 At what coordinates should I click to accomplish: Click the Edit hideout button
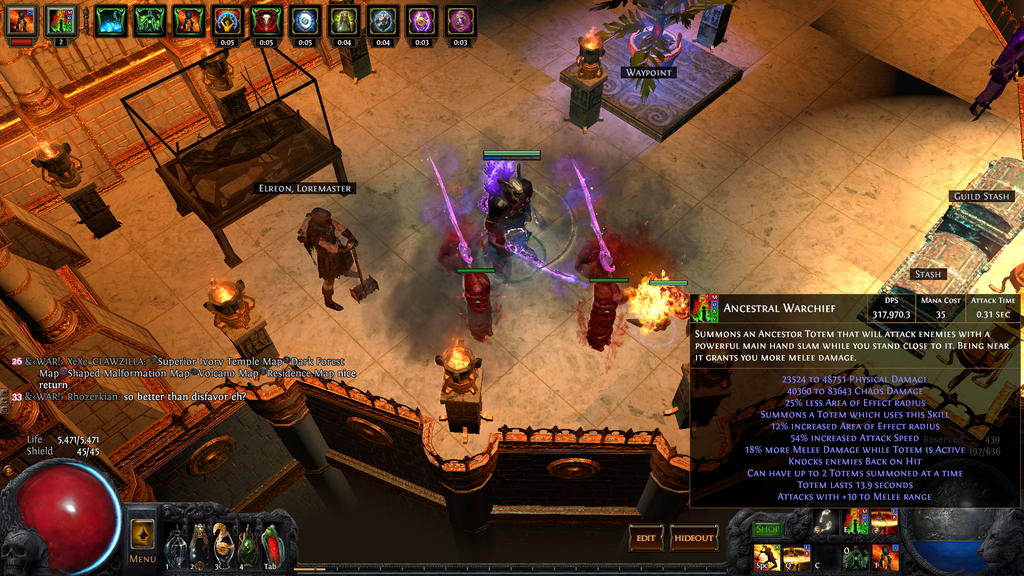point(646,538)
